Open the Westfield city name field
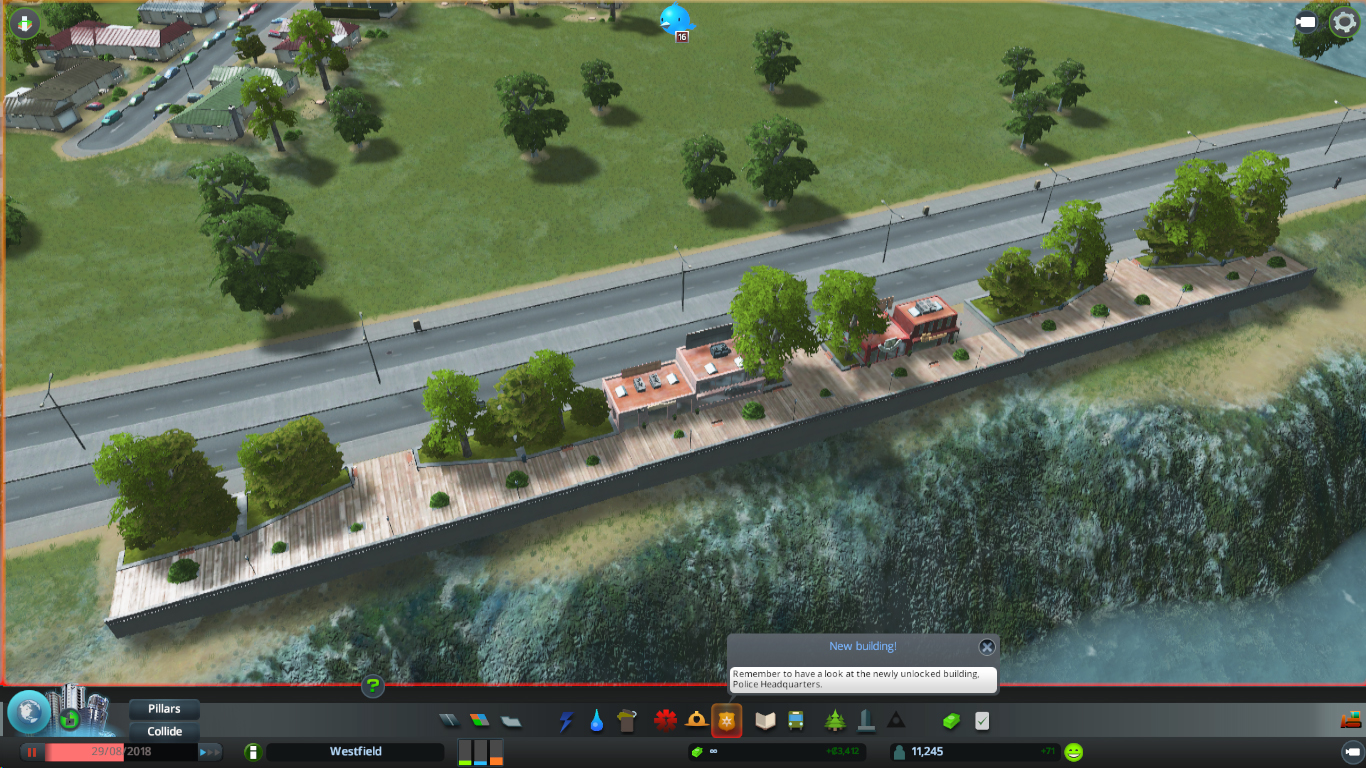 tap(355, 751)
